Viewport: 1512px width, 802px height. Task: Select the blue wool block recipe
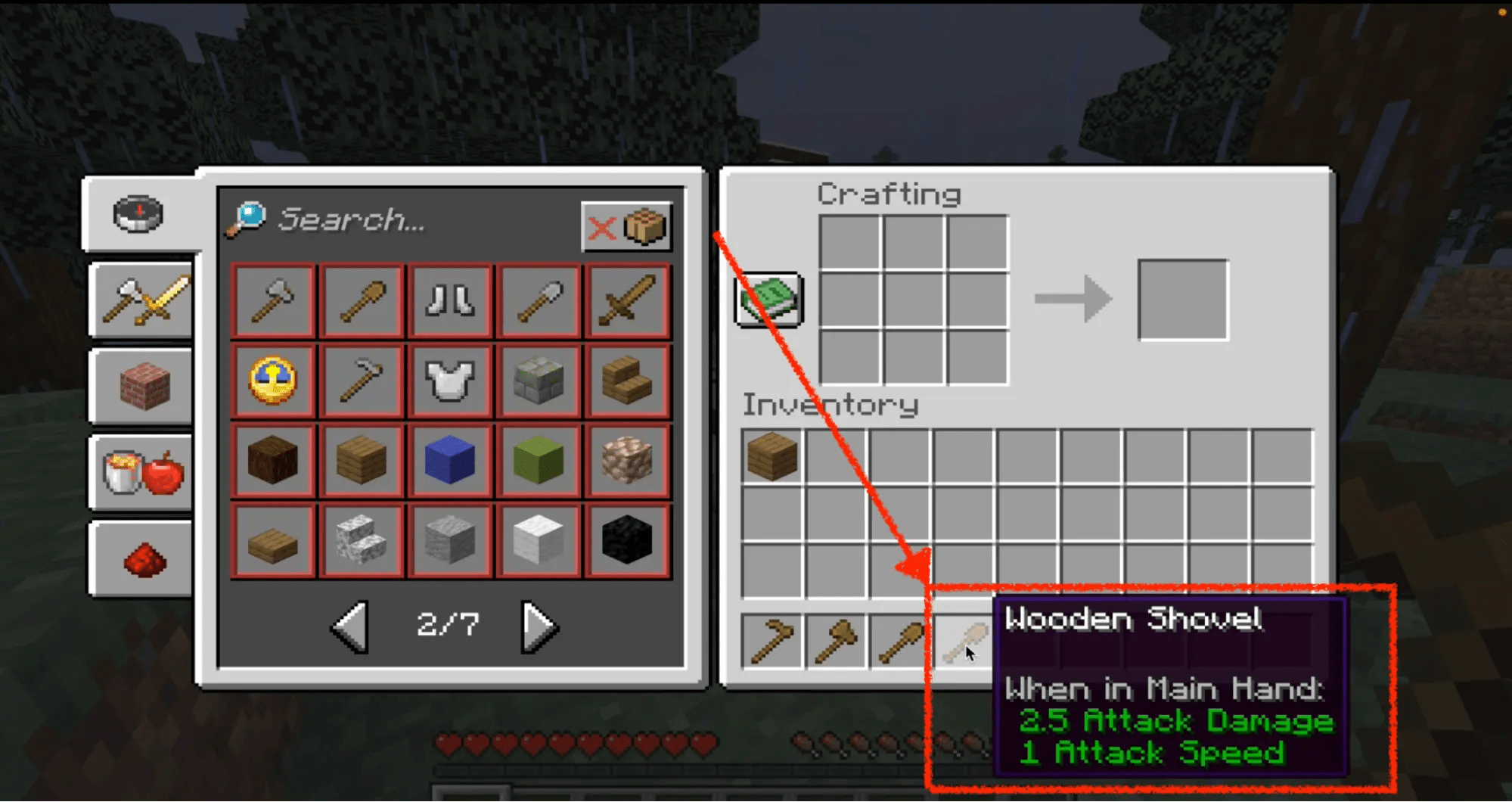point(449,460)
